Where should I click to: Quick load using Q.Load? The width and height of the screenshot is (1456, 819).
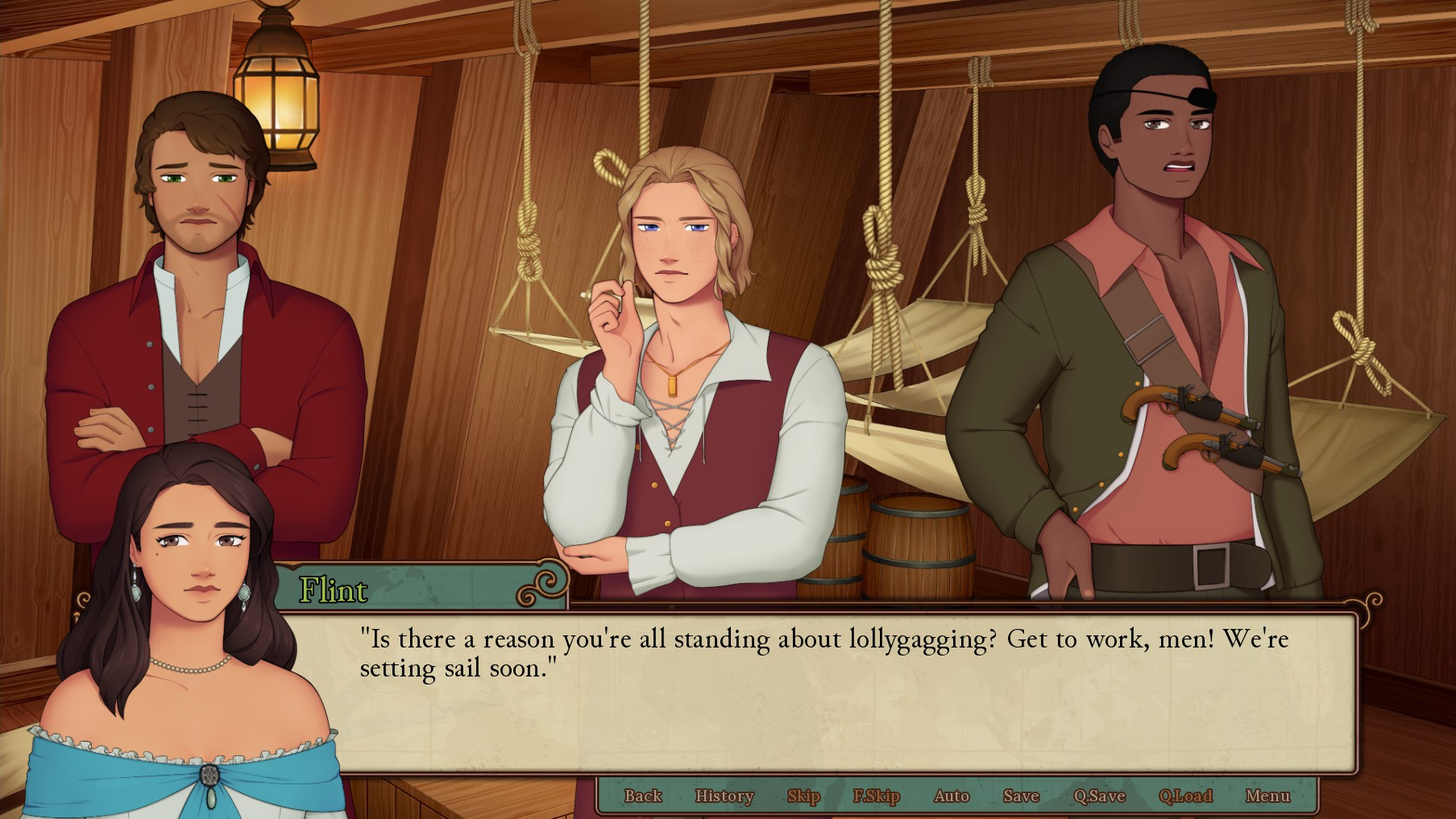point(1184,796)
